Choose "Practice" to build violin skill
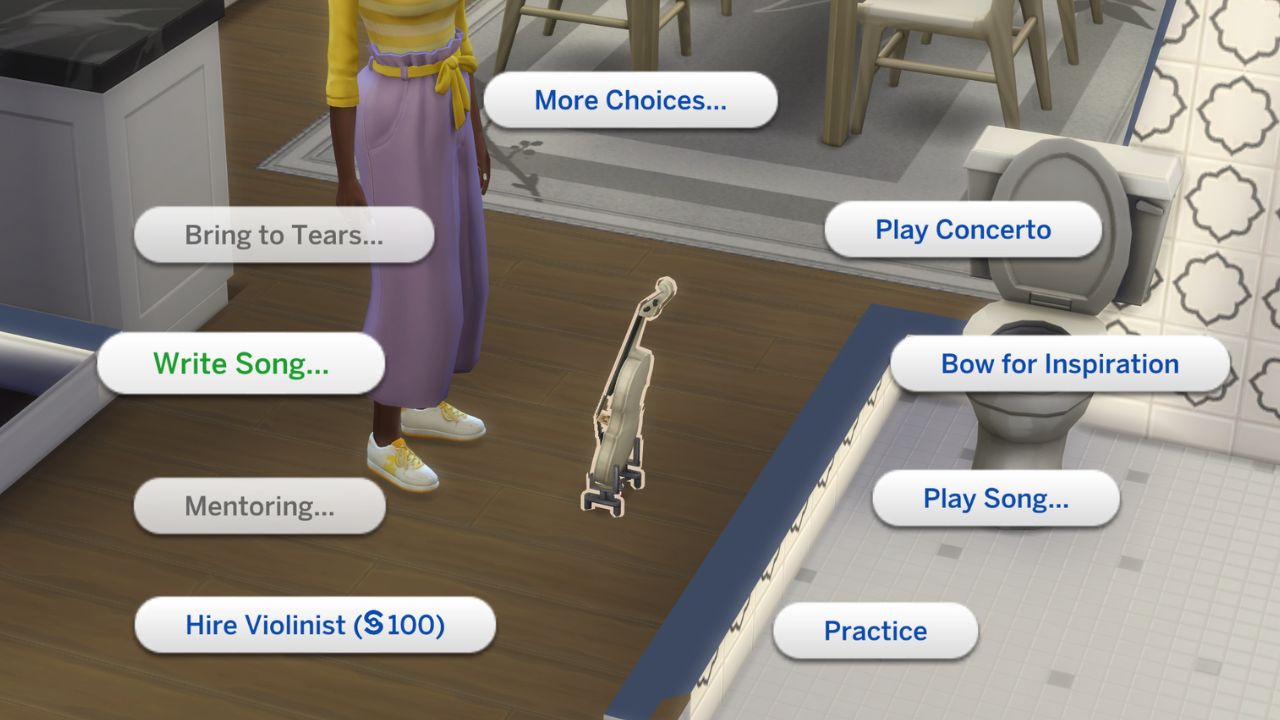The width and height of the screenshot is (1280, 720). pyautogui.click(x=875, y=631)
